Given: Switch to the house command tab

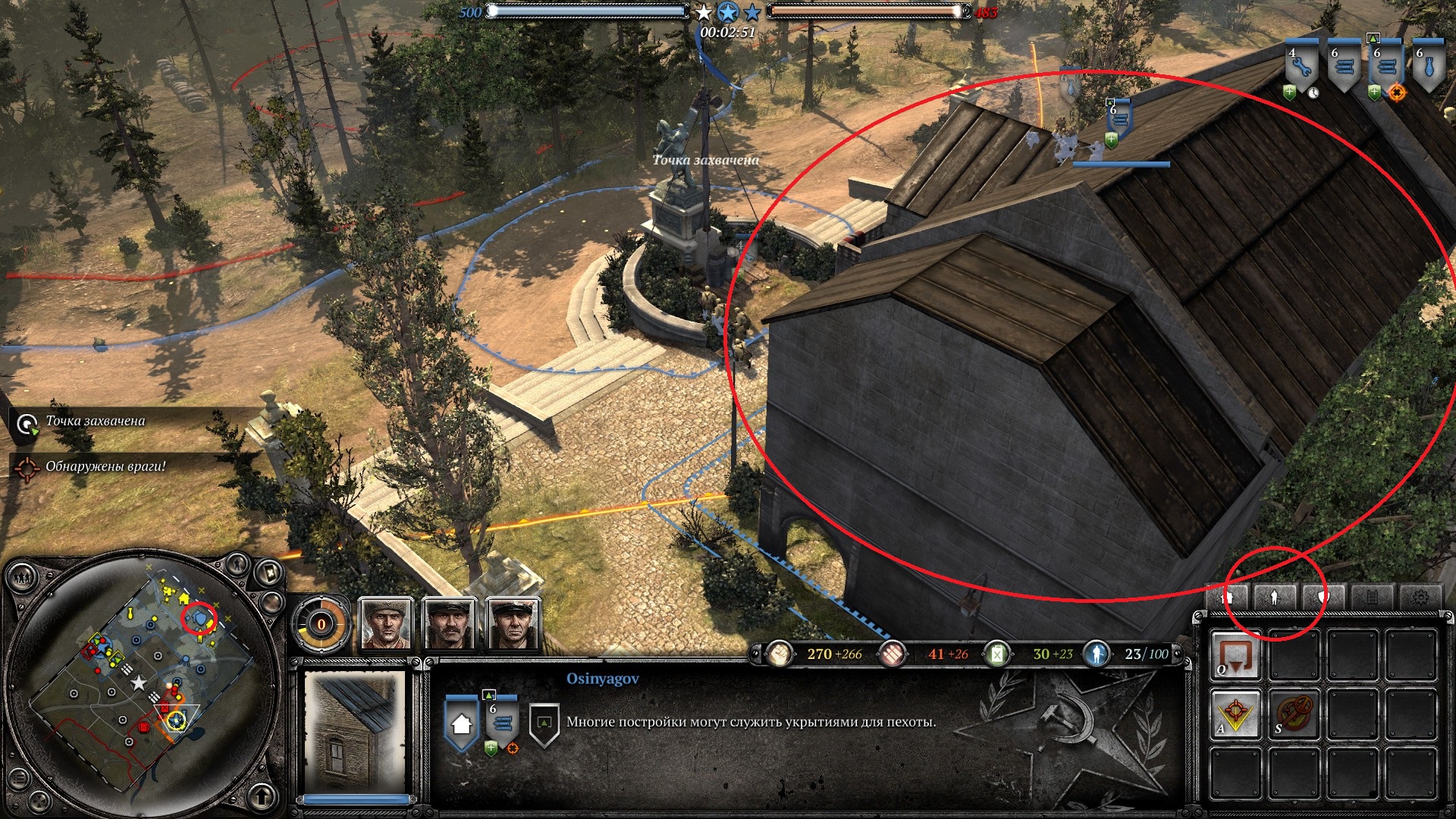Looking at the screenshot, I should tap(1227, 598).
